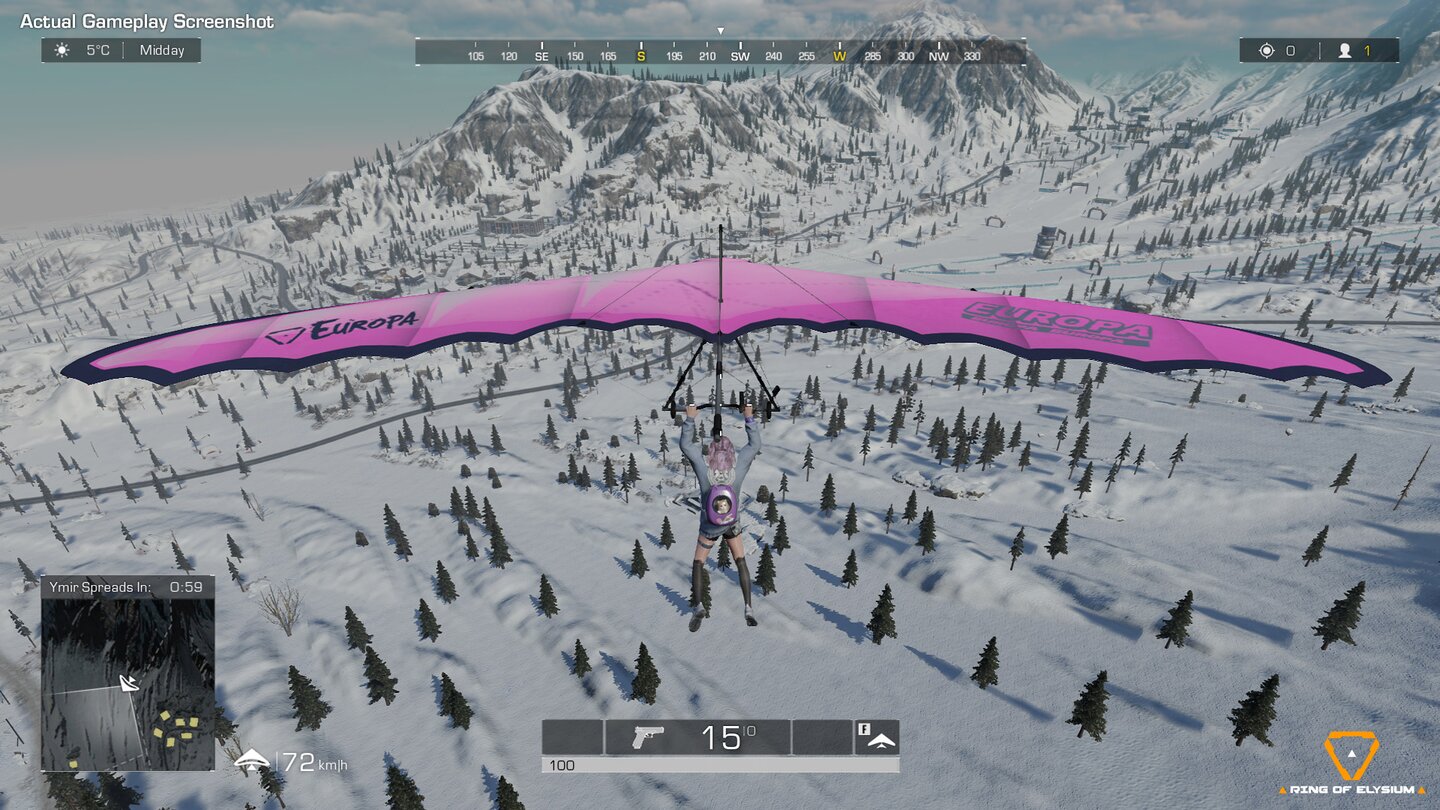Click the yellow S marker on the compass

pos(641,57)
